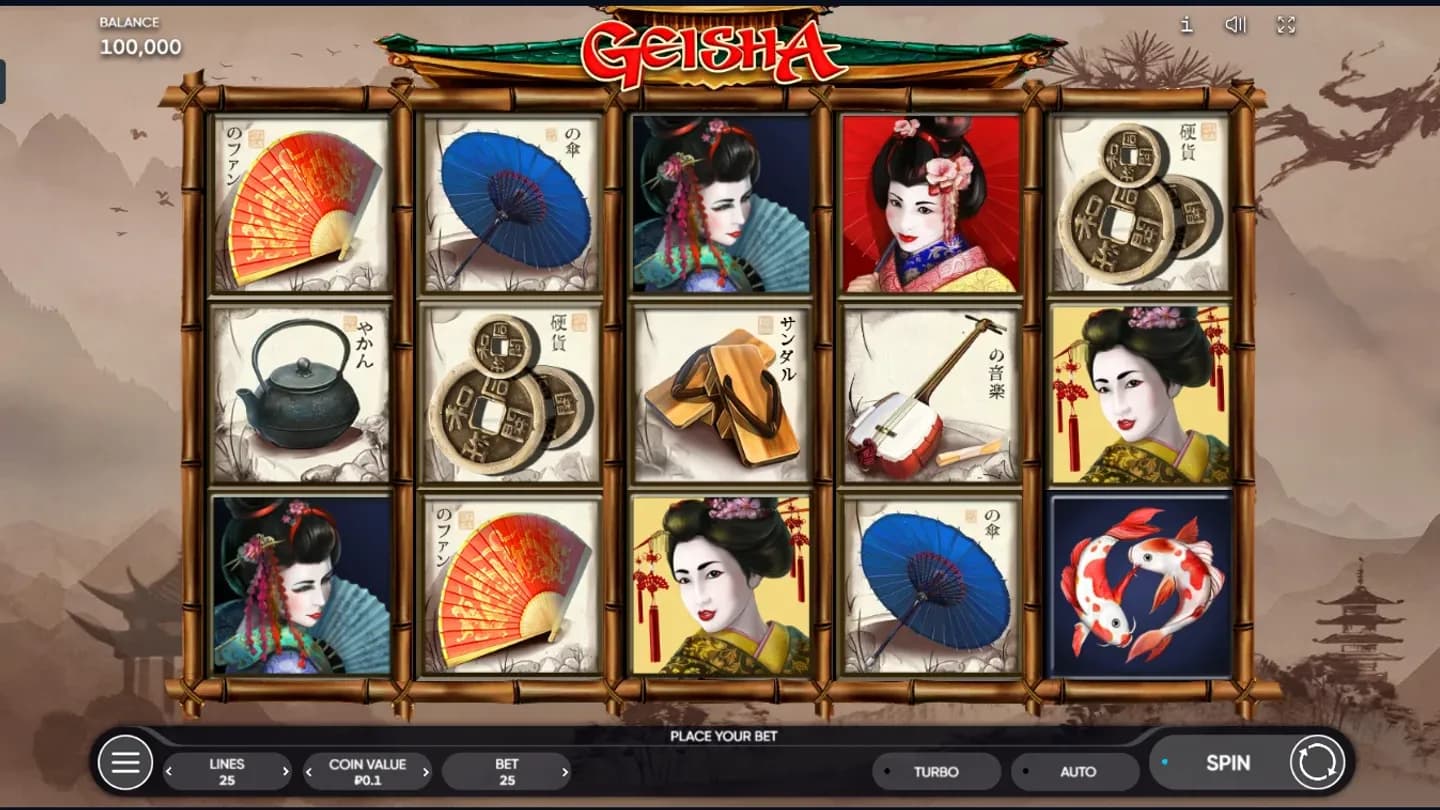Toggle the geisha with red umbrella symbol
The image size is (1440, 810).
[930, 205]
